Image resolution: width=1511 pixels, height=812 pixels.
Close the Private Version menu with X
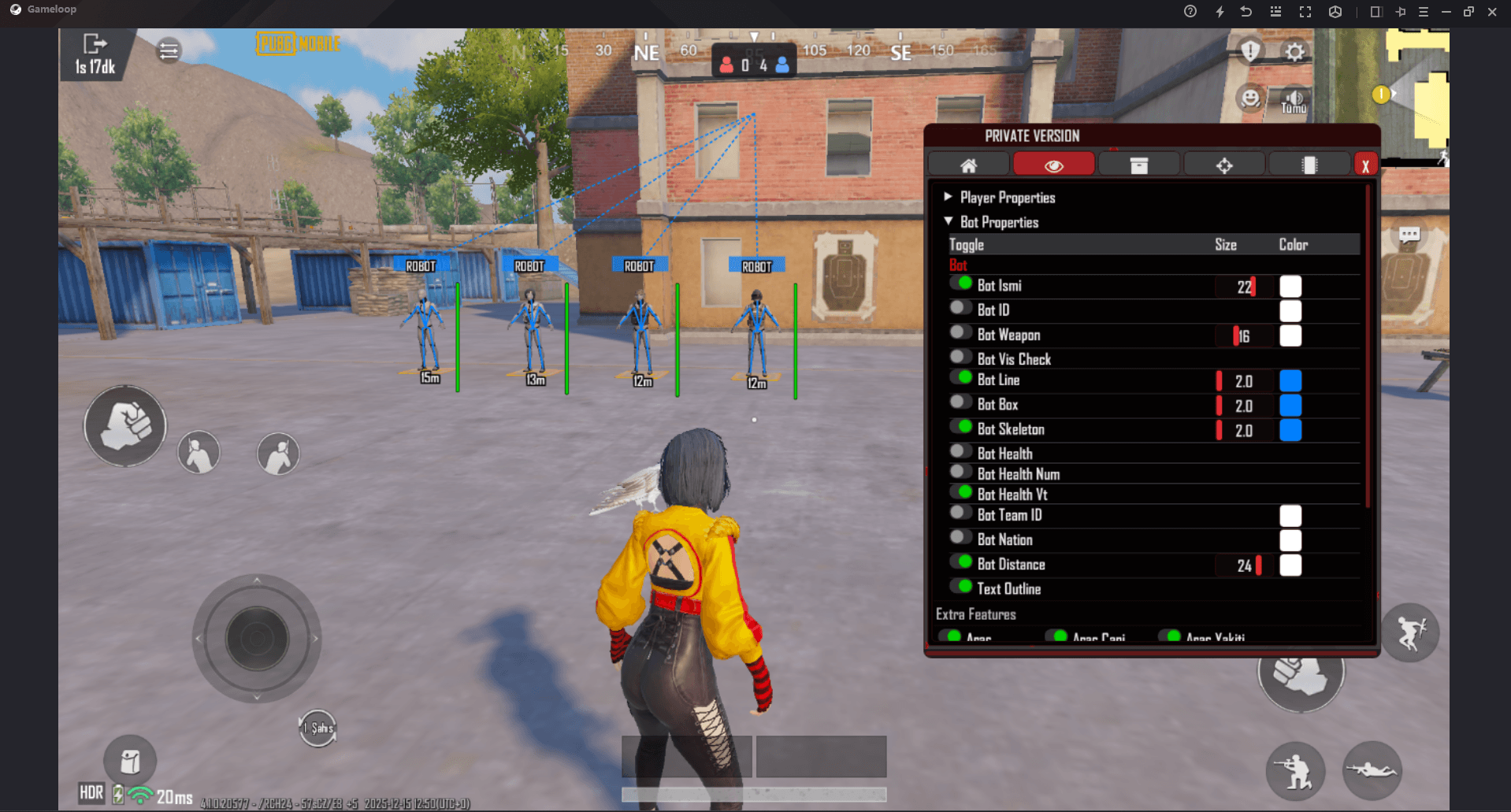pos(1365,164)
